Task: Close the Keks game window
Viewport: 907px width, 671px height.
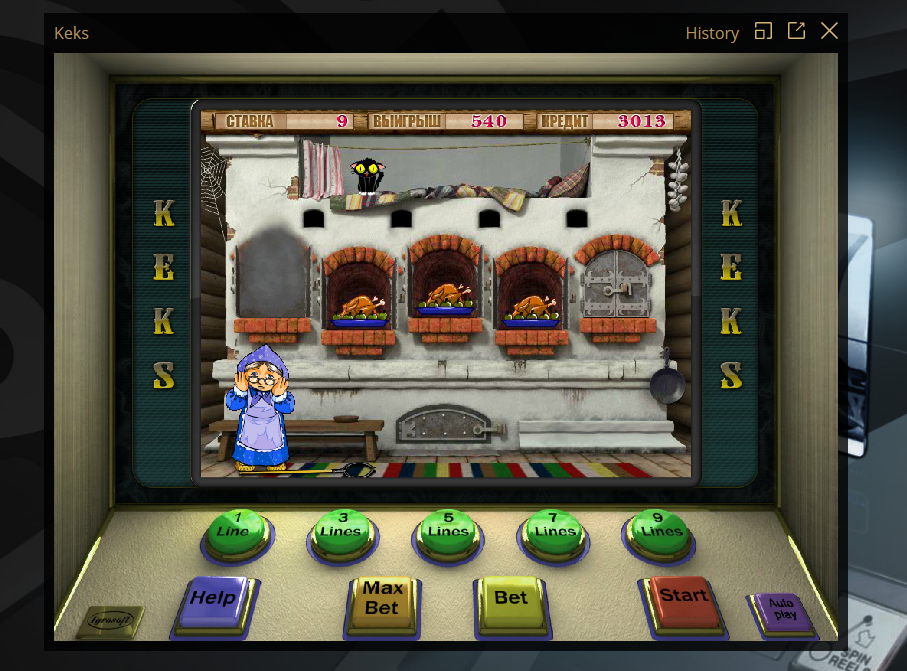Action: click(x=829, y=31)
